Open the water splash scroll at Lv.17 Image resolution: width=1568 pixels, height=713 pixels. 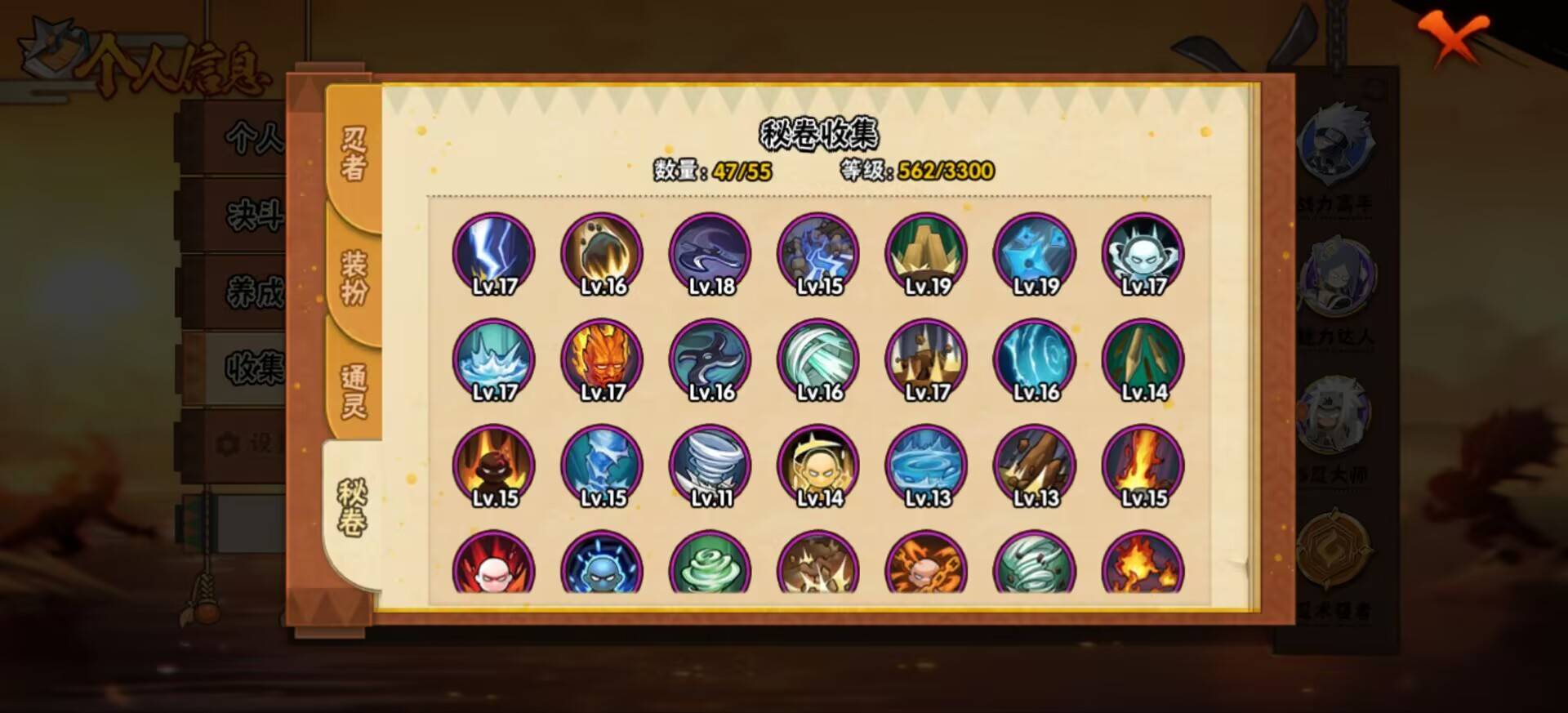point(495,359)
